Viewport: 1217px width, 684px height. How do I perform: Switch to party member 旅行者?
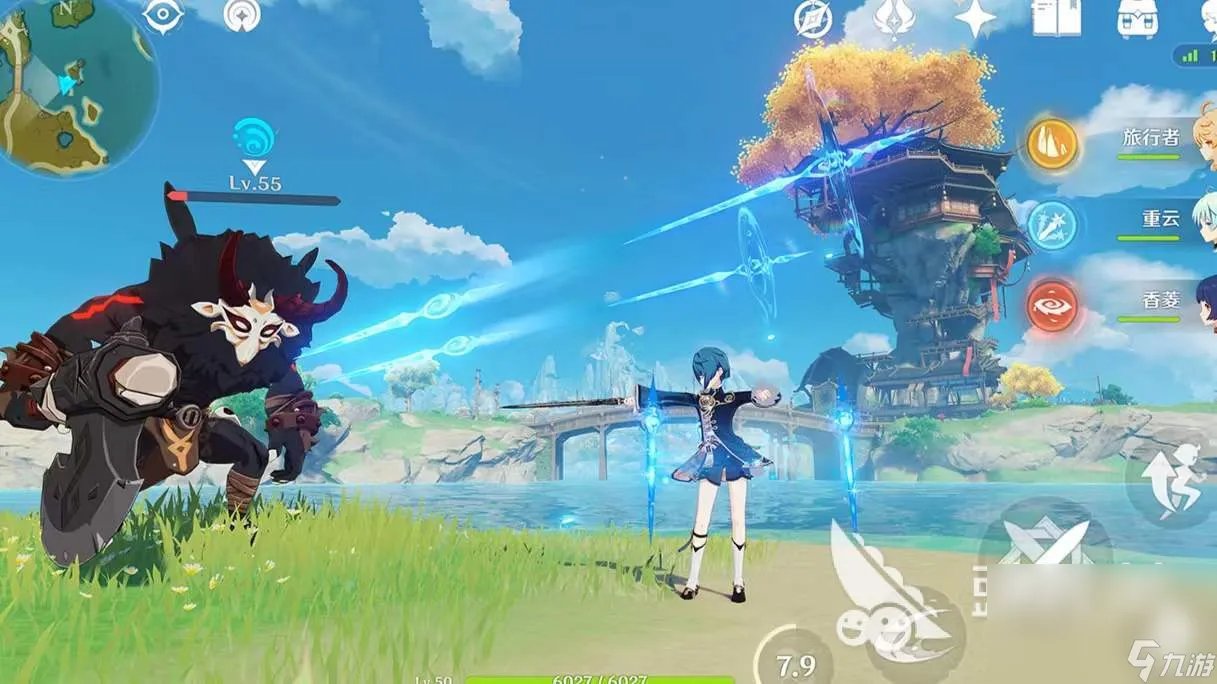pyautogui.click(x=1150, y=140)
